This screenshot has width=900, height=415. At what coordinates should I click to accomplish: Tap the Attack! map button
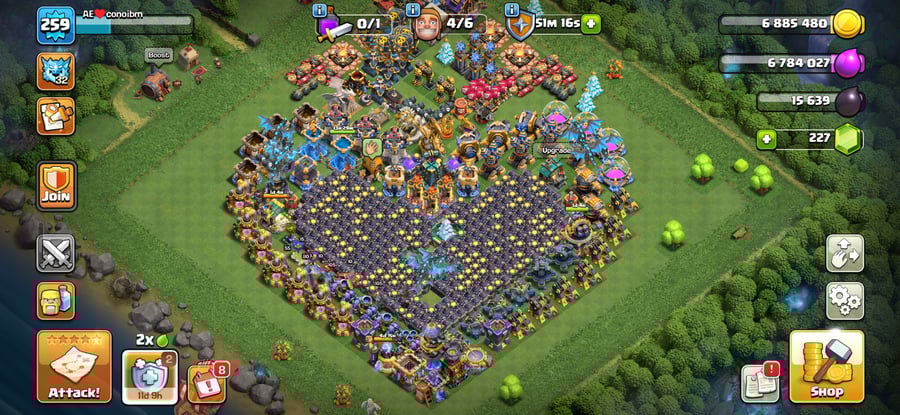click(73, 367)
